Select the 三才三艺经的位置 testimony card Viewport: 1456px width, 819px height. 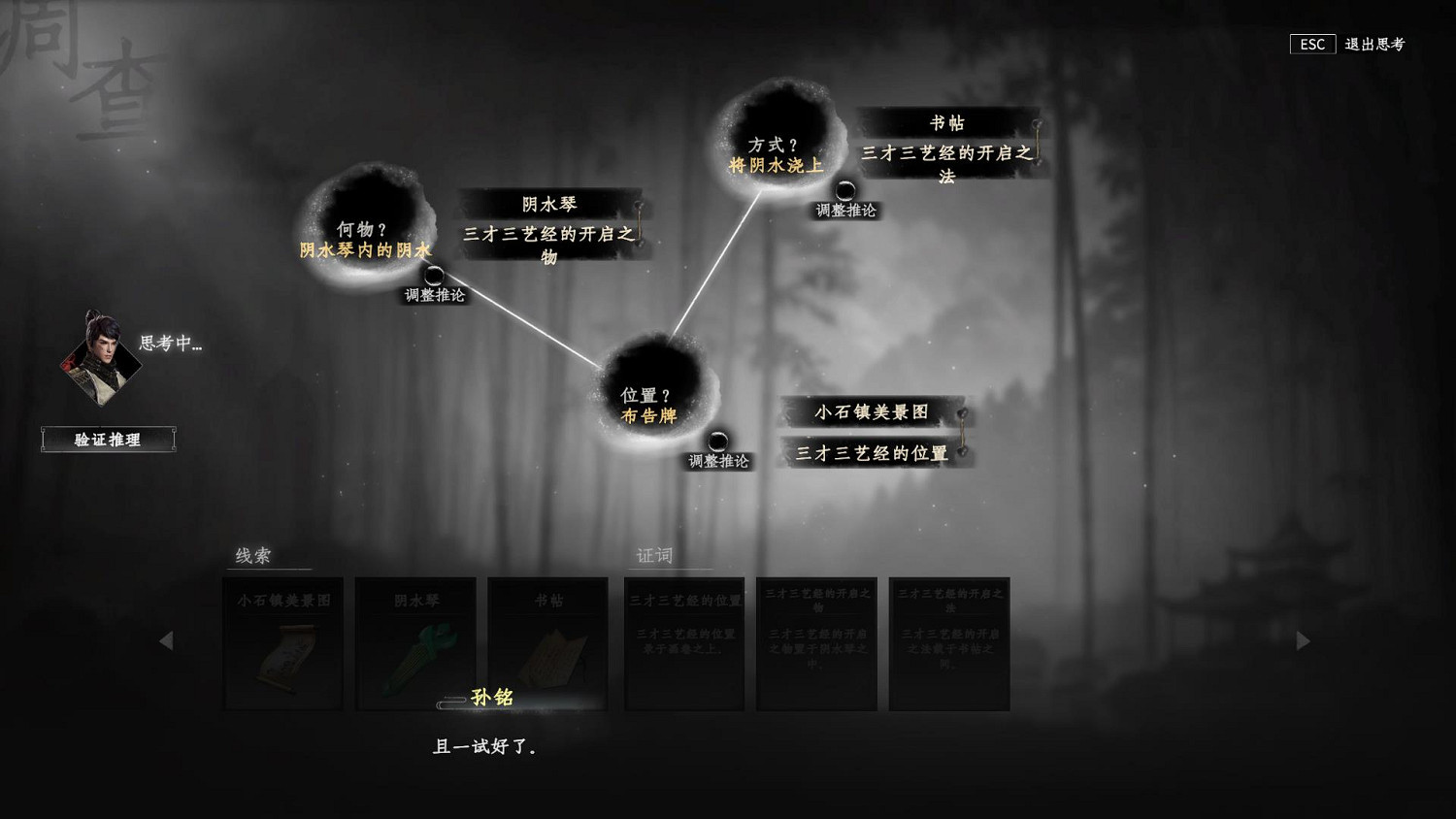[x=684, y=643]
